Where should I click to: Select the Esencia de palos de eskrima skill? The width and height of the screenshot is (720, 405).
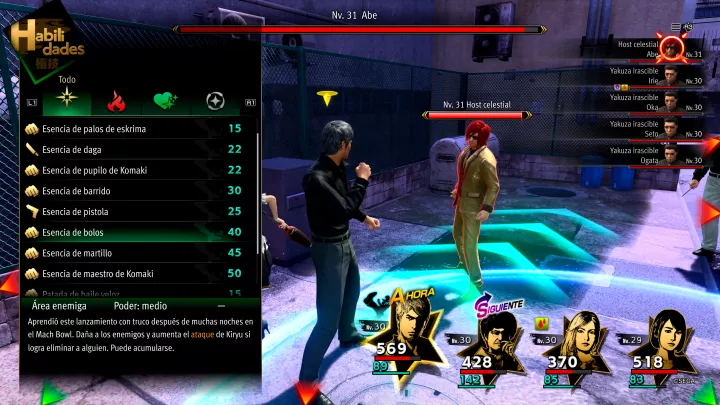click(x=130, y=128)
